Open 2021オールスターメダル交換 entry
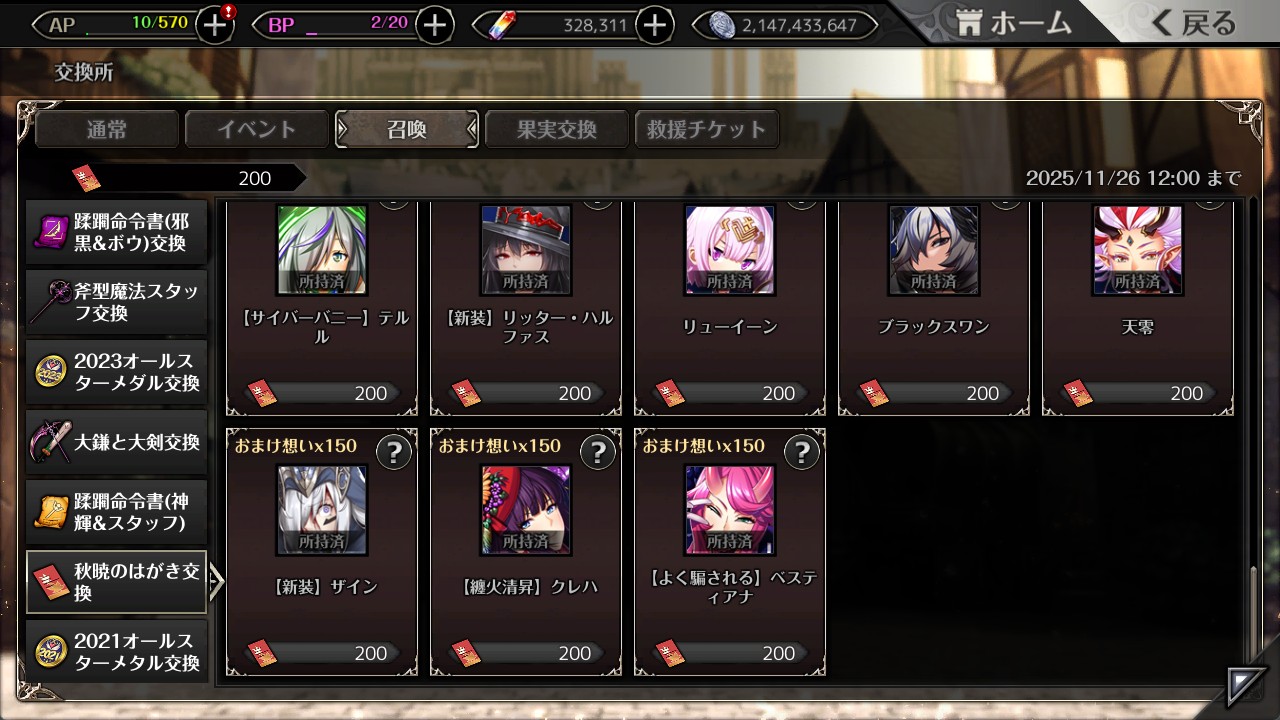 [117, 652]
